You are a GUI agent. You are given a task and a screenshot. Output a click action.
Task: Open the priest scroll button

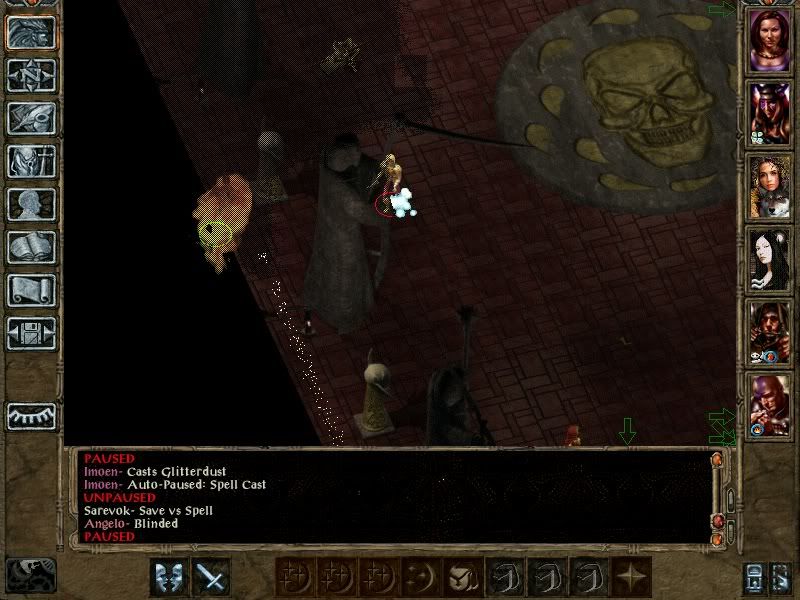[31, 290]
